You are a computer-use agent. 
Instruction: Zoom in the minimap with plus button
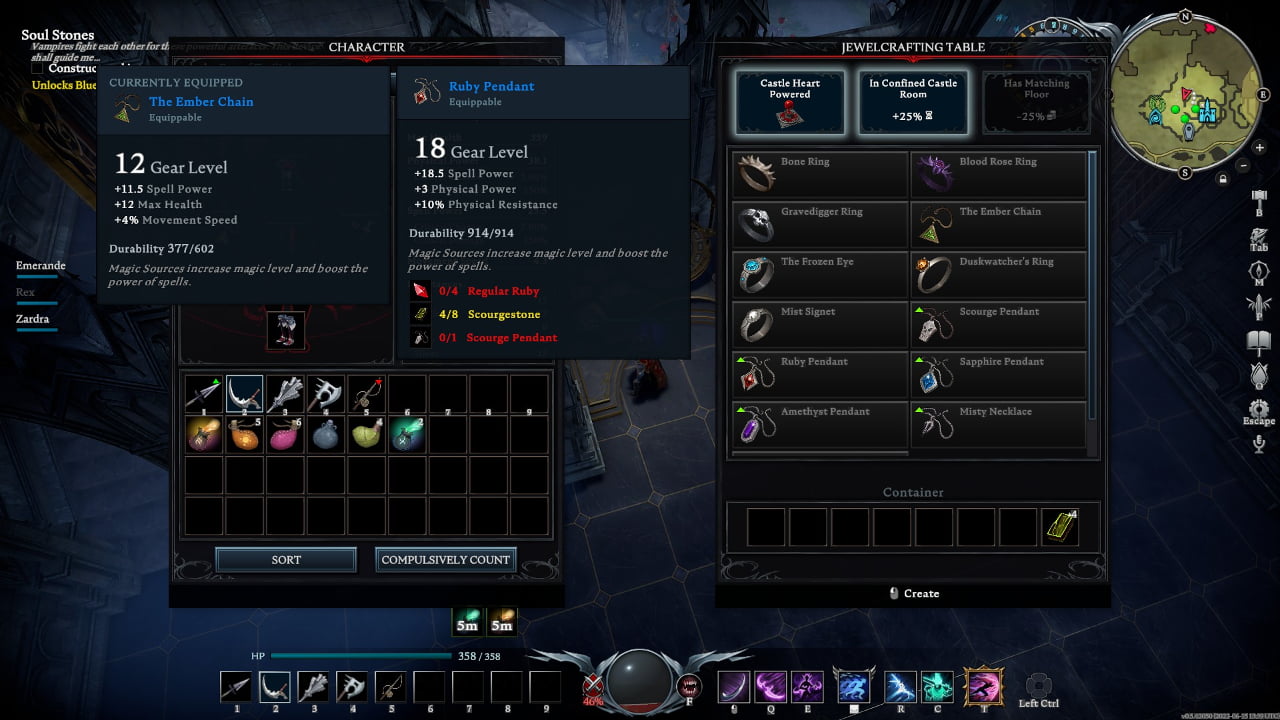(1259, 148)
